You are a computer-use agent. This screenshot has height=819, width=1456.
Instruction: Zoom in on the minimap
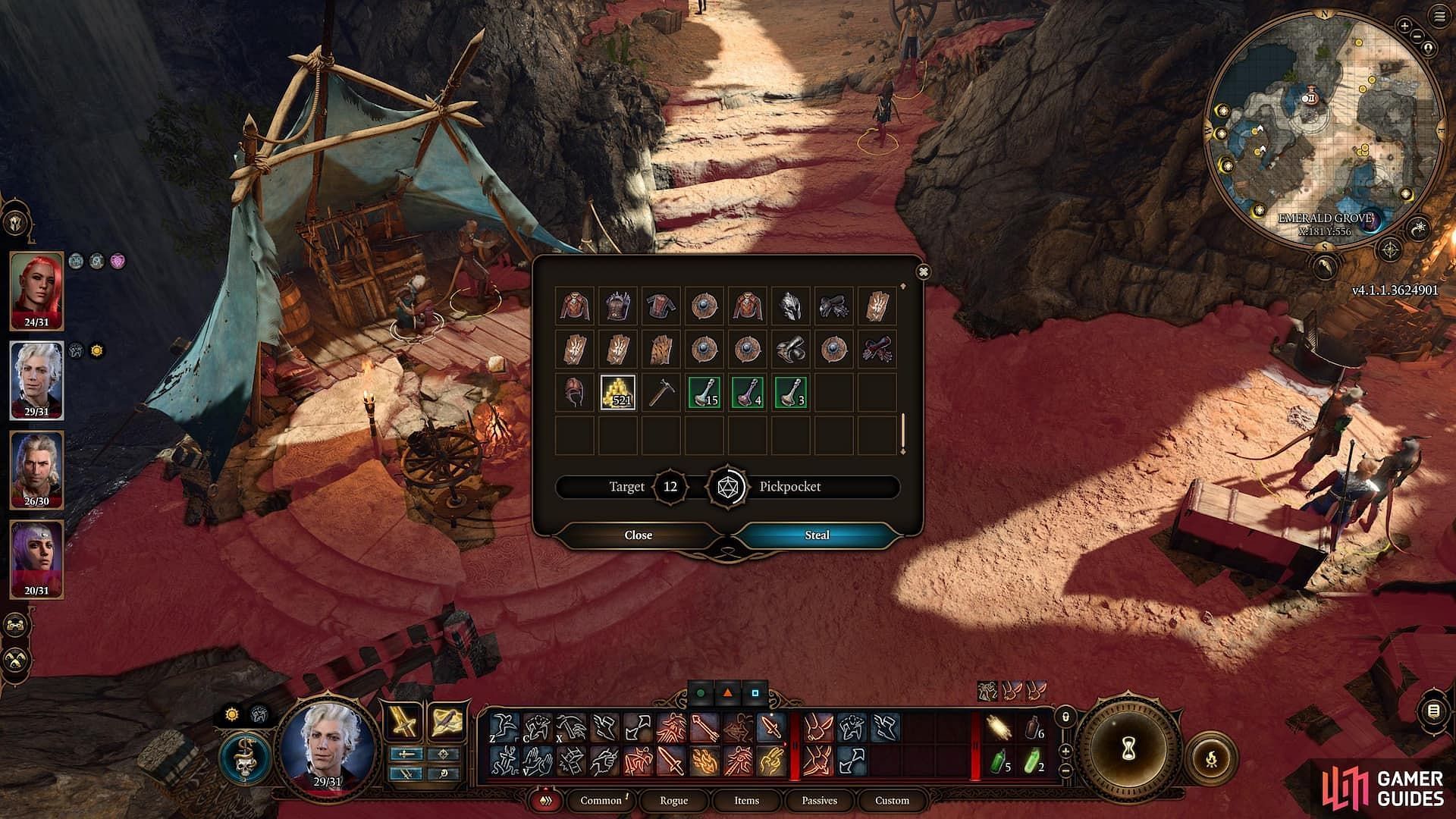click(1404, 26)
